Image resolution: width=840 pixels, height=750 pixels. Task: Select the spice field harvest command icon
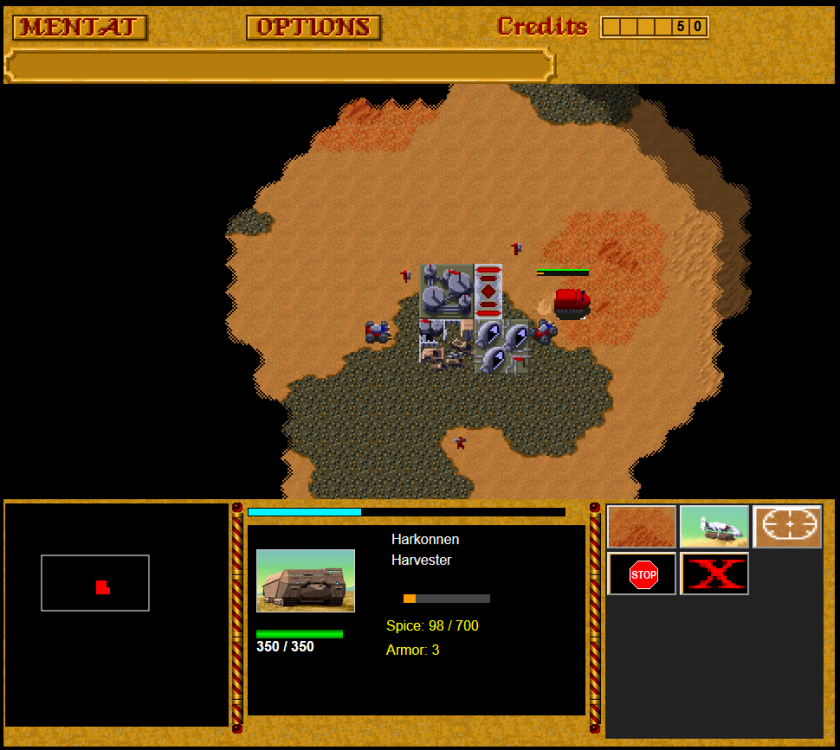[x=641, y=526]
